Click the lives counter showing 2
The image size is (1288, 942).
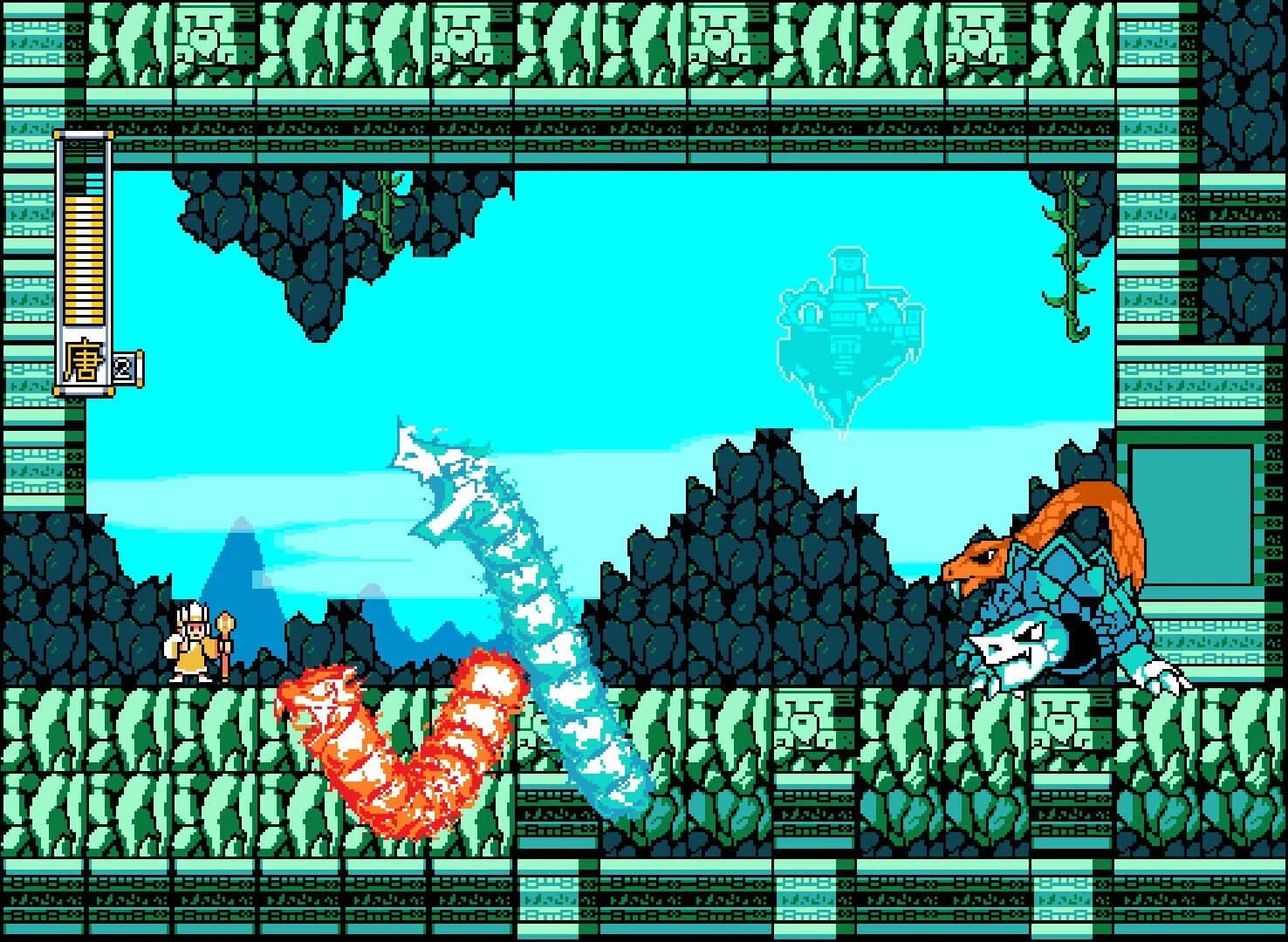pos(123,366)
